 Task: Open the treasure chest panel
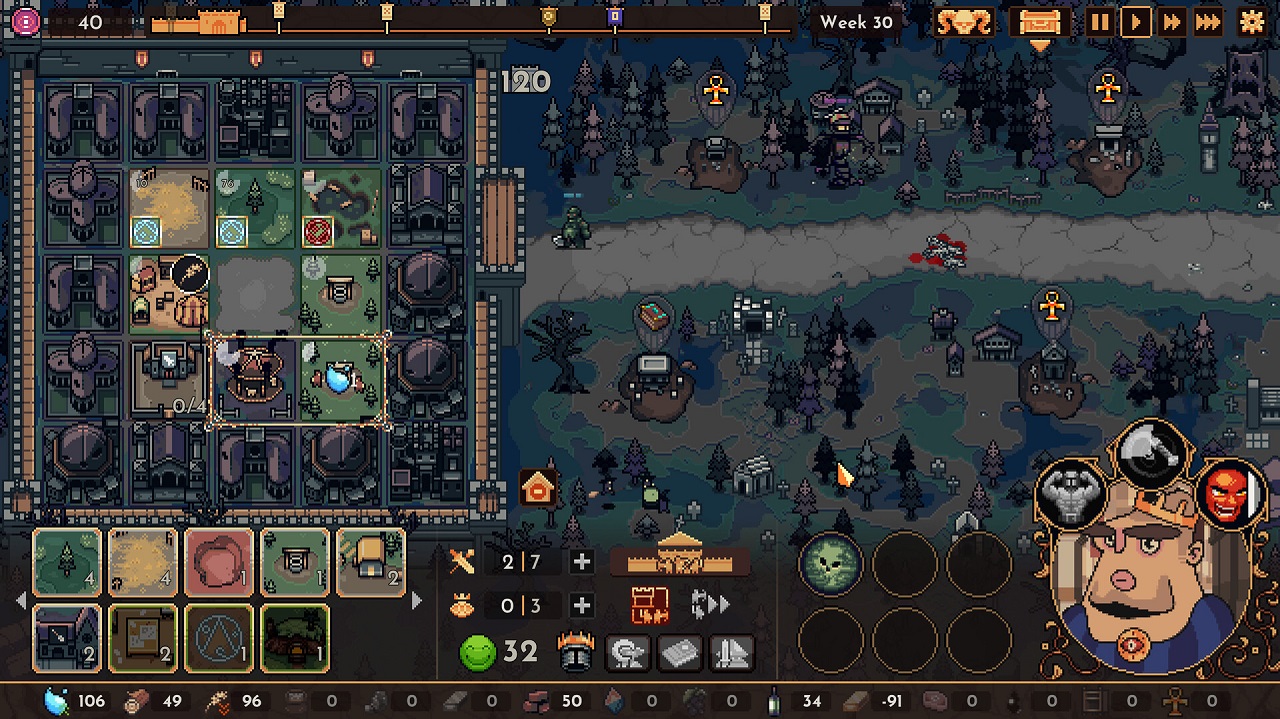tap(1039, 22)
